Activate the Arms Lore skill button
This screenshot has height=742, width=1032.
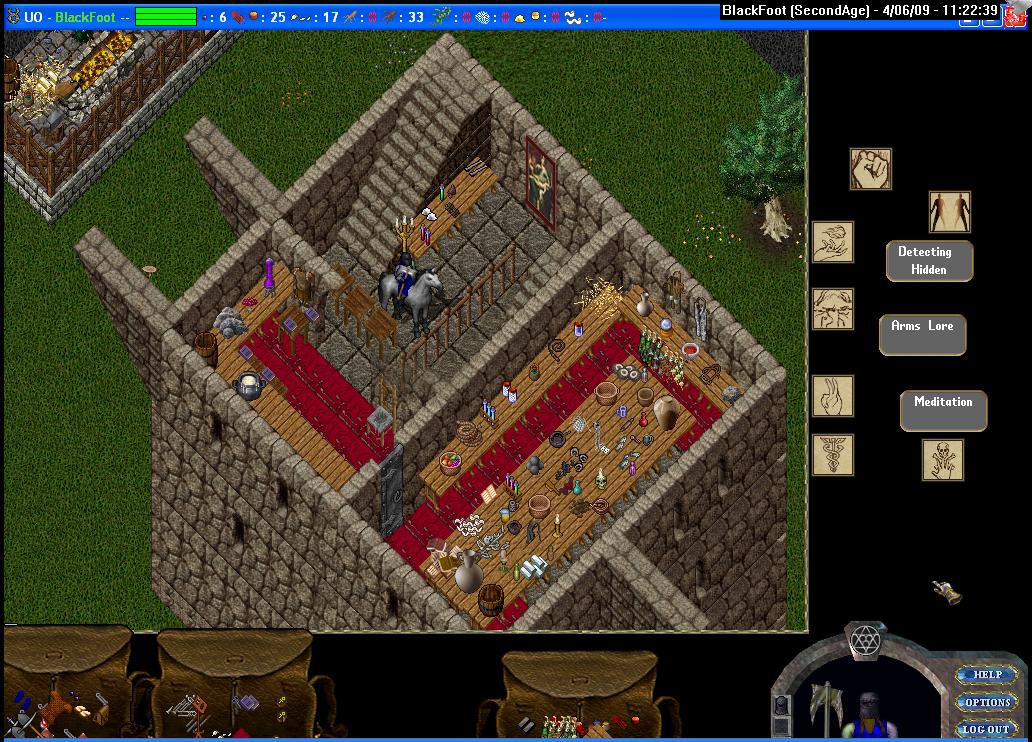coord(922,334)
